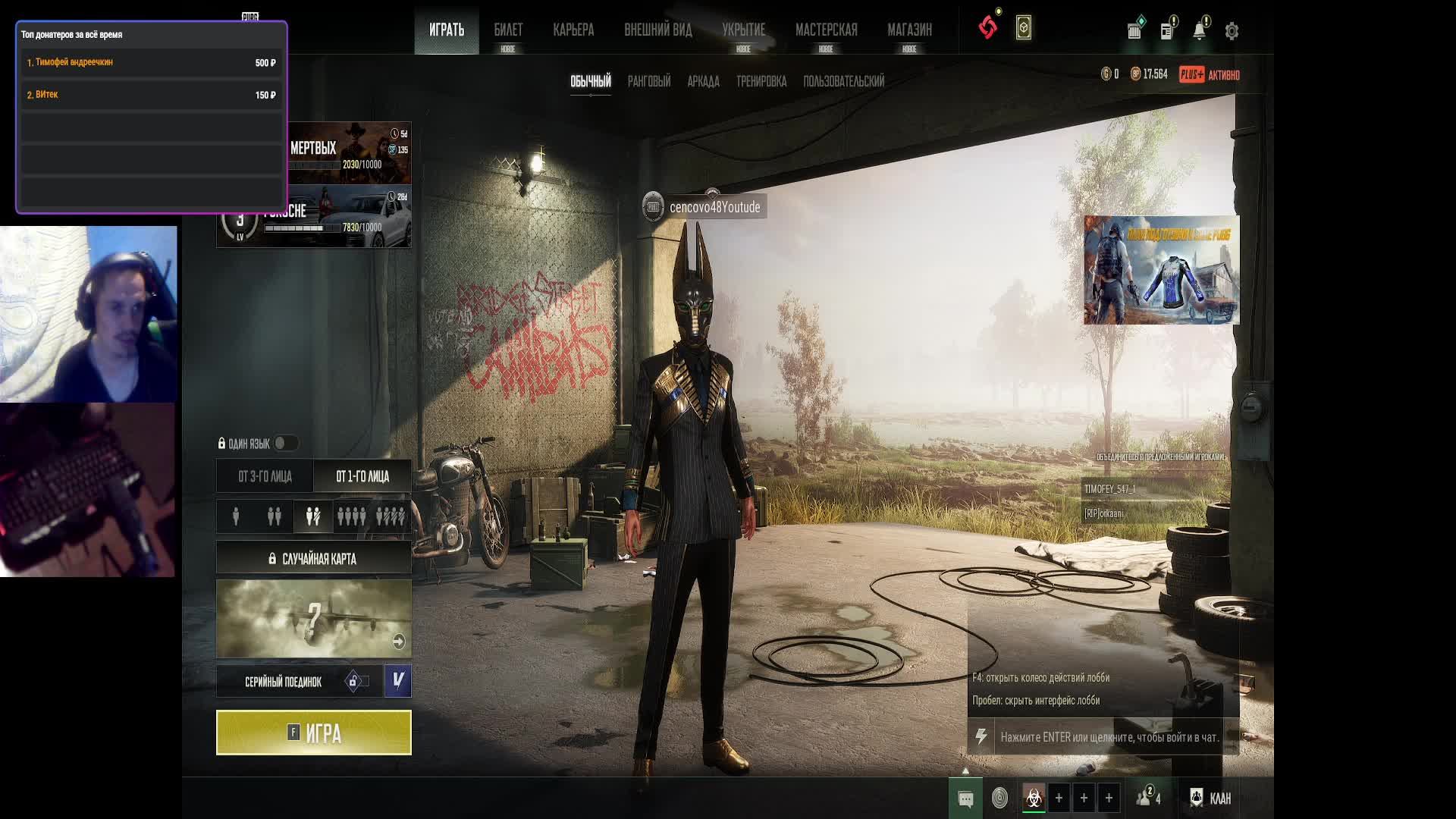Choose the ТРЕНИРОВКА training mode
Screen dimensions: 1456x819
761,81
